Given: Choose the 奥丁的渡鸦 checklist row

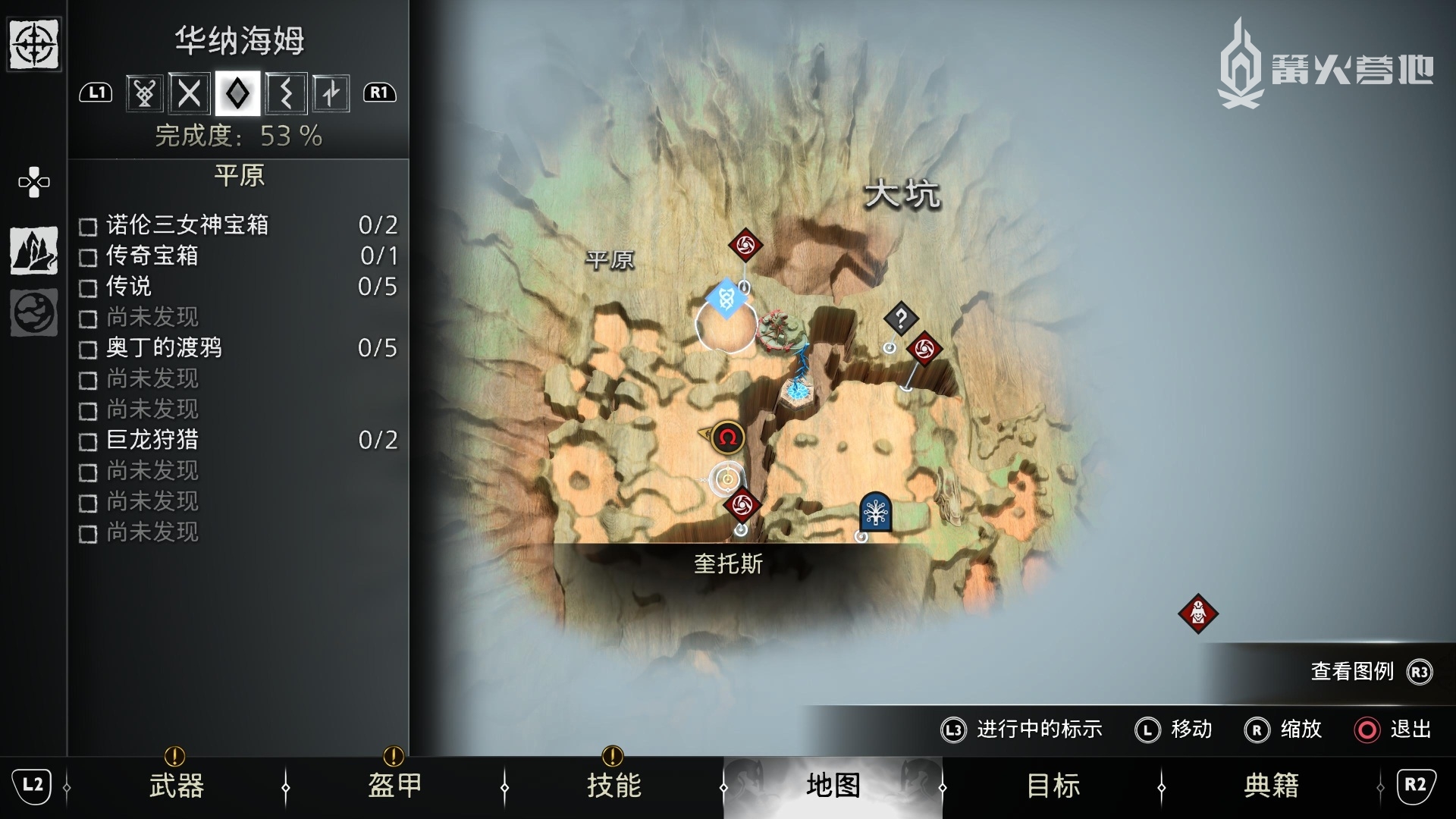Looking at the screenshot, I should (x=239, y=348).
